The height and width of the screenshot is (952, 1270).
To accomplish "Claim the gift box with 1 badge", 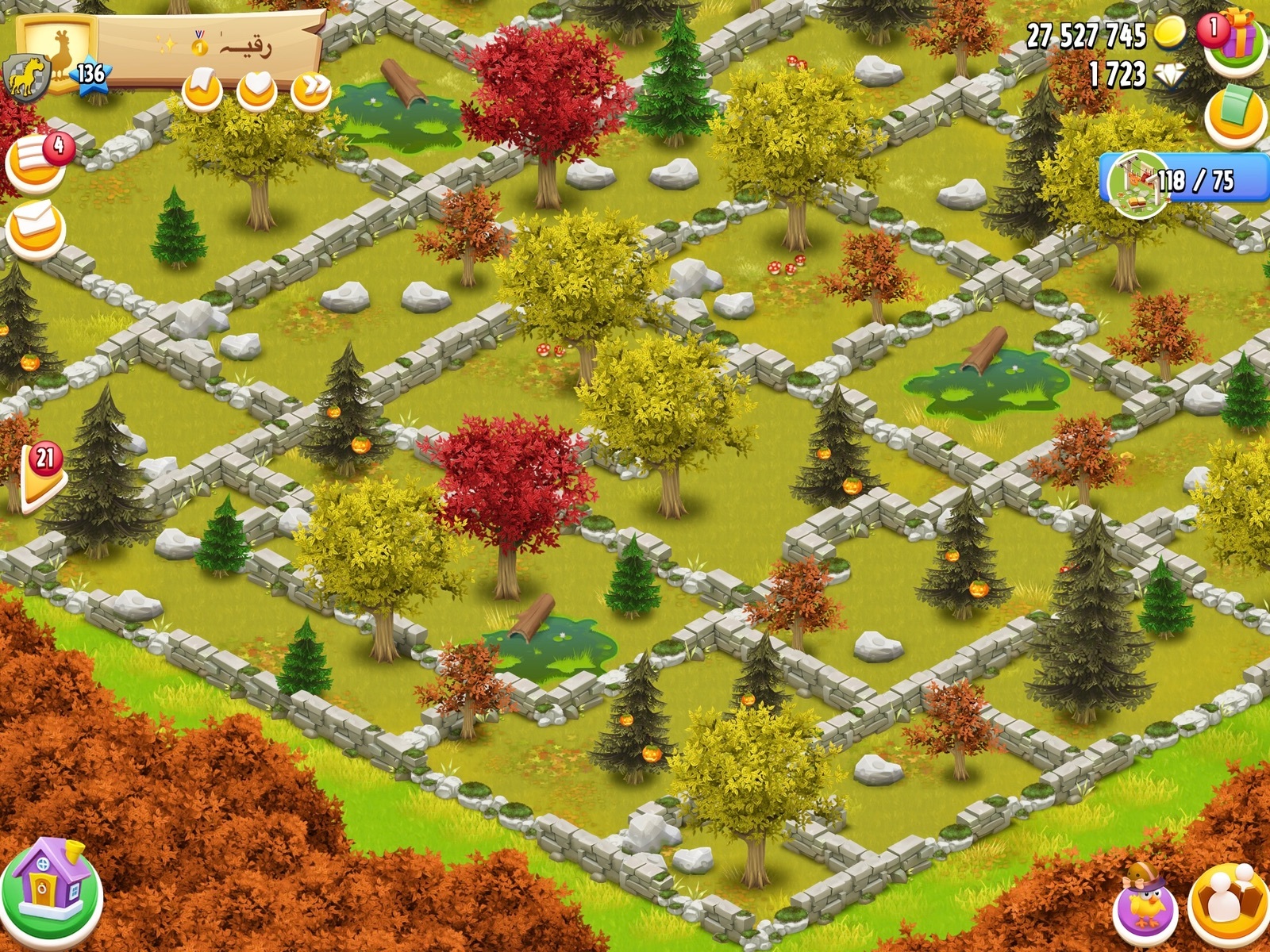I will click(x=1234, y=41).
